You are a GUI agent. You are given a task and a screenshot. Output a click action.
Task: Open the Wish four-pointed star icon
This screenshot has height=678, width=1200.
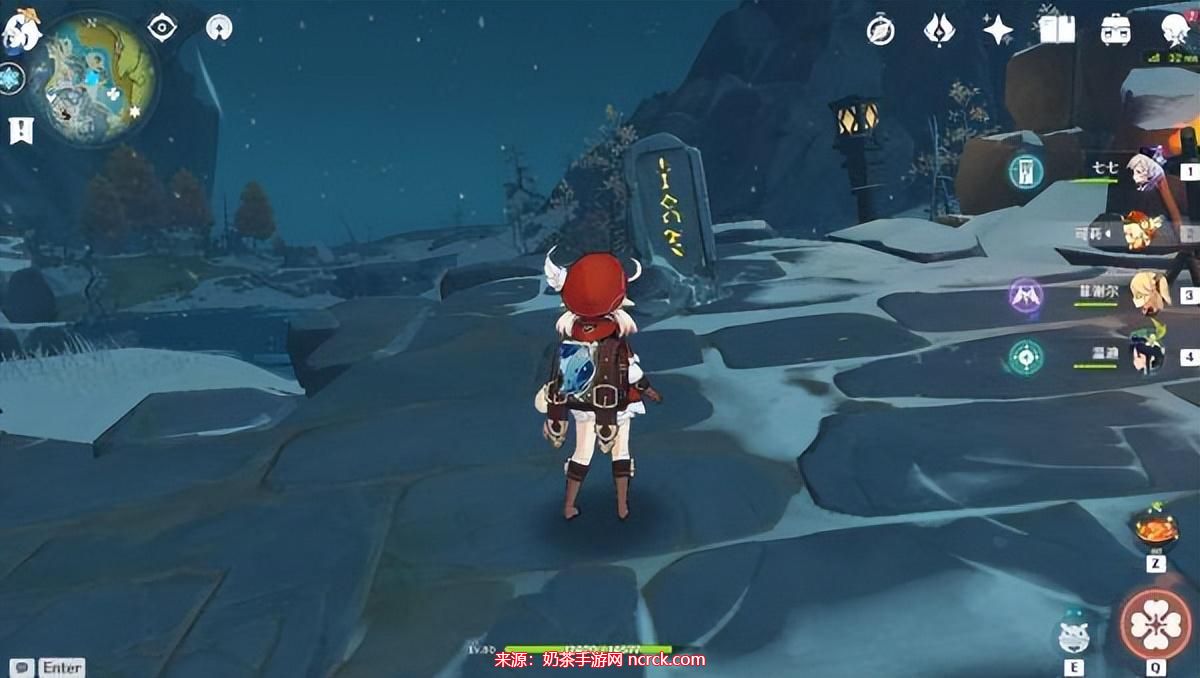pos(998,30)
